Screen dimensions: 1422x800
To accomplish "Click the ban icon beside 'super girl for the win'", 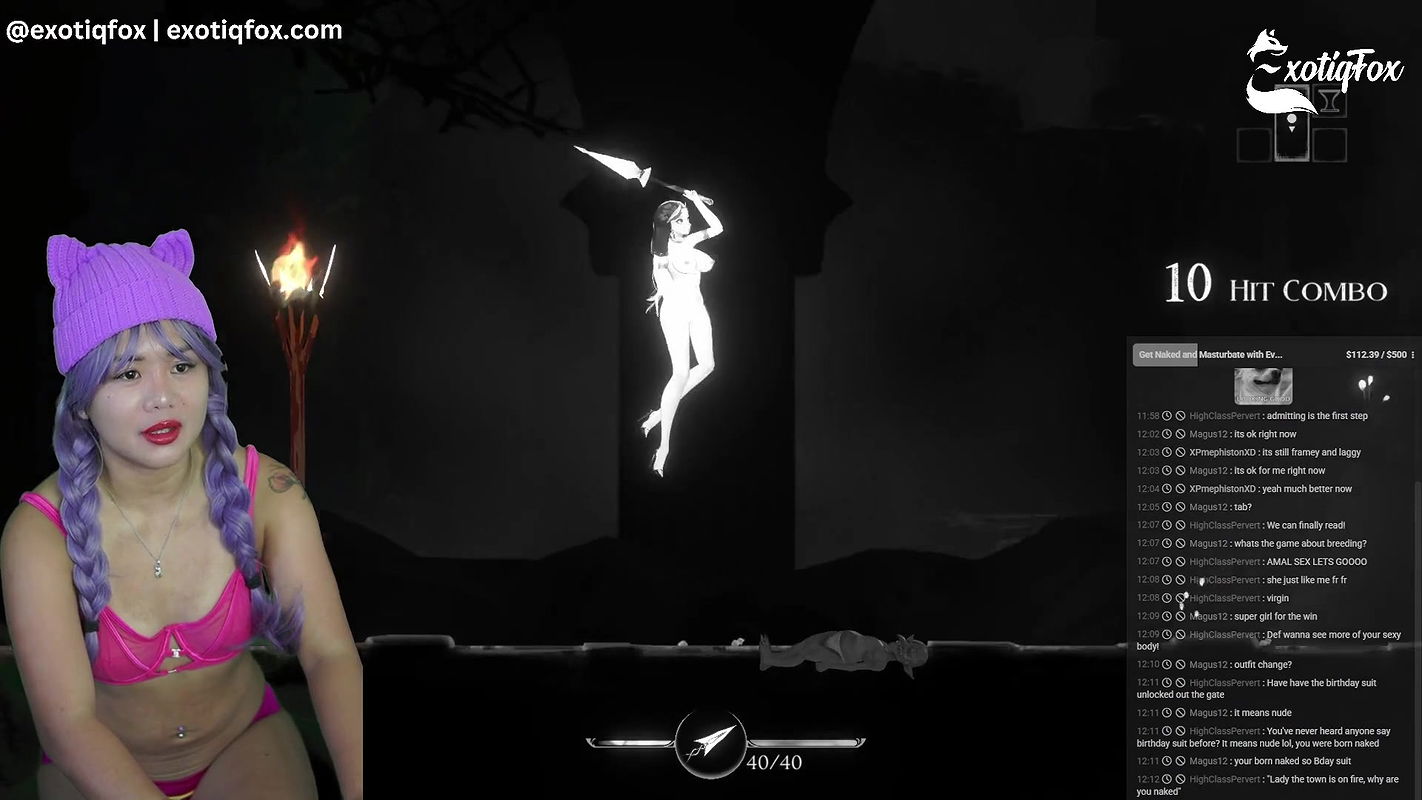I will tap(1180, 616).
